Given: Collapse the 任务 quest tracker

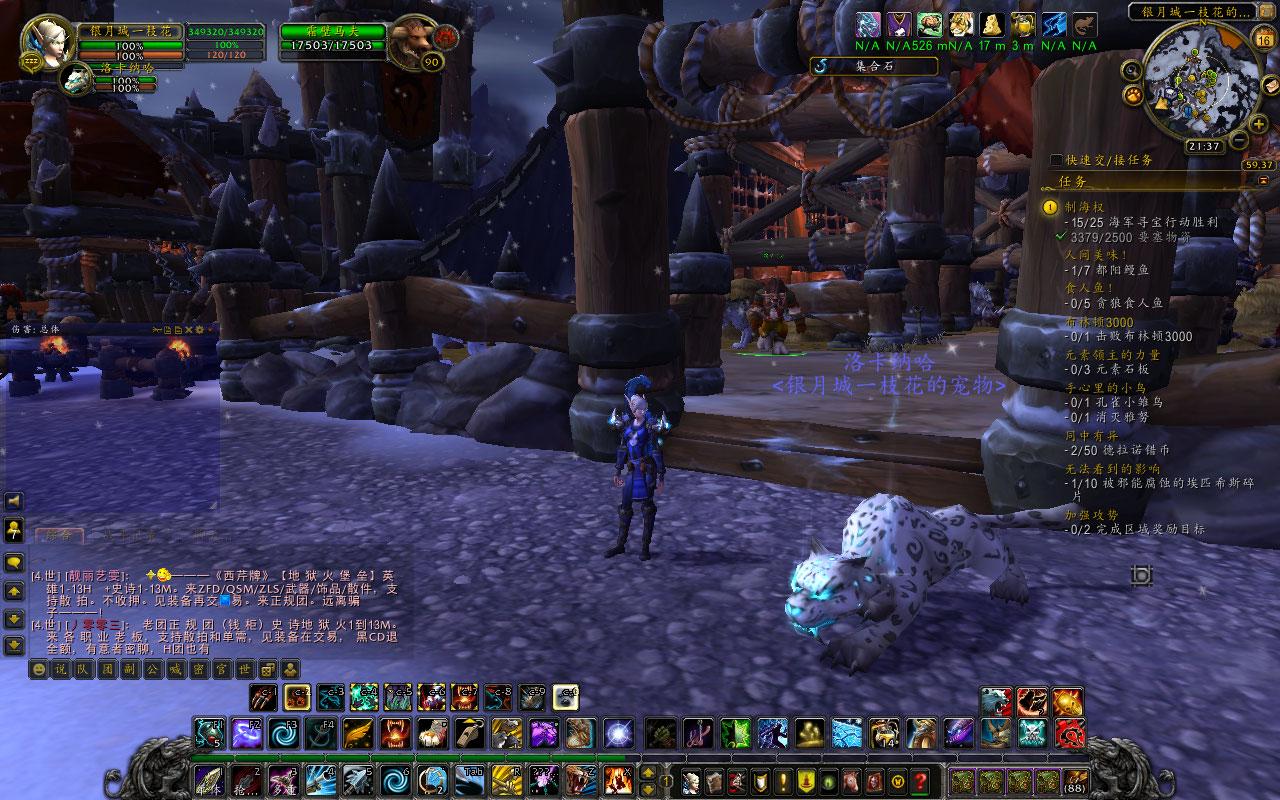Looking at the screenshot, I should point(1263,179).
